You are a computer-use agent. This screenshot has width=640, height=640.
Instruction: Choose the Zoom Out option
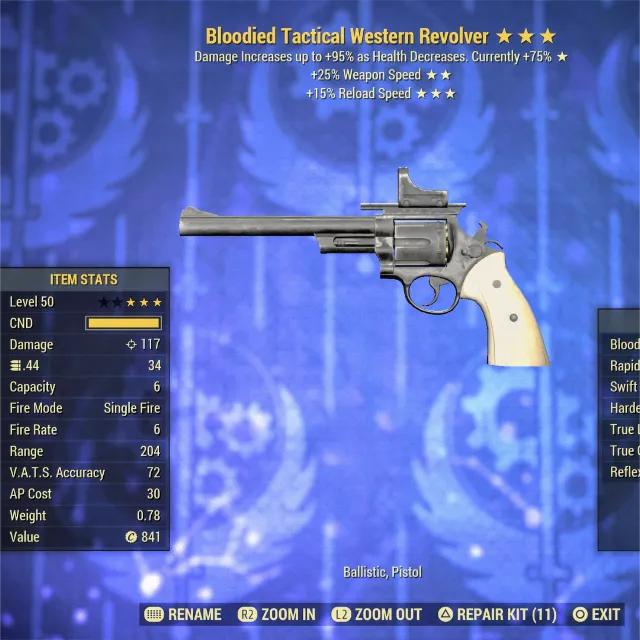377,615
